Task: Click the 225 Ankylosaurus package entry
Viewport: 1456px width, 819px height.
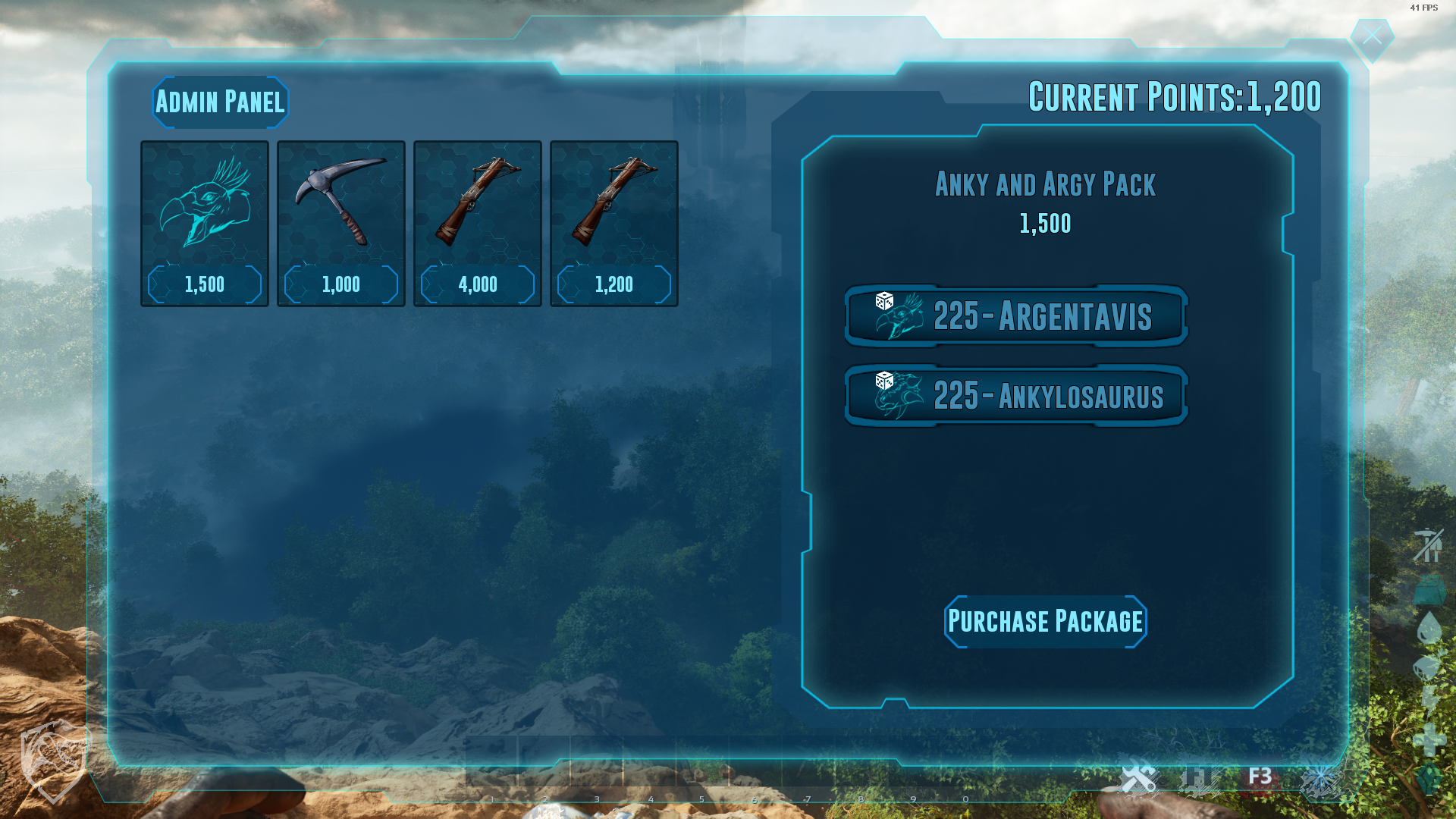Action: (1016, 396)
